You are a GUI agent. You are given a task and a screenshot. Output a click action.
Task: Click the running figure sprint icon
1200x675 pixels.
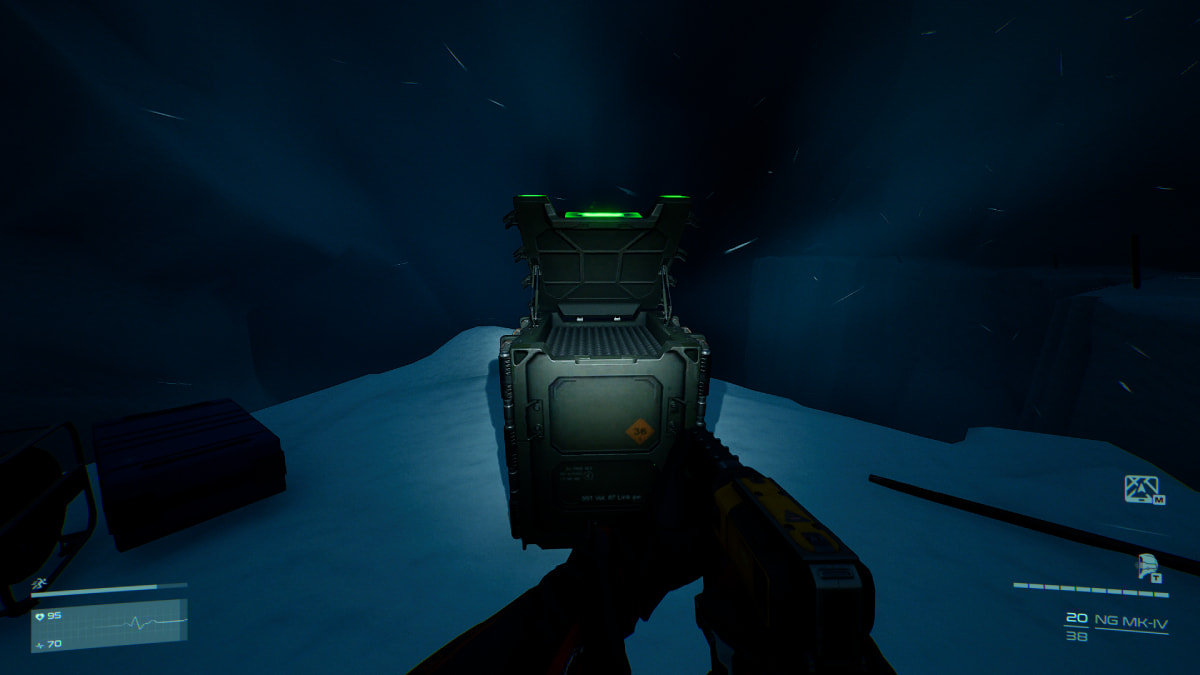tap(38, 583)
